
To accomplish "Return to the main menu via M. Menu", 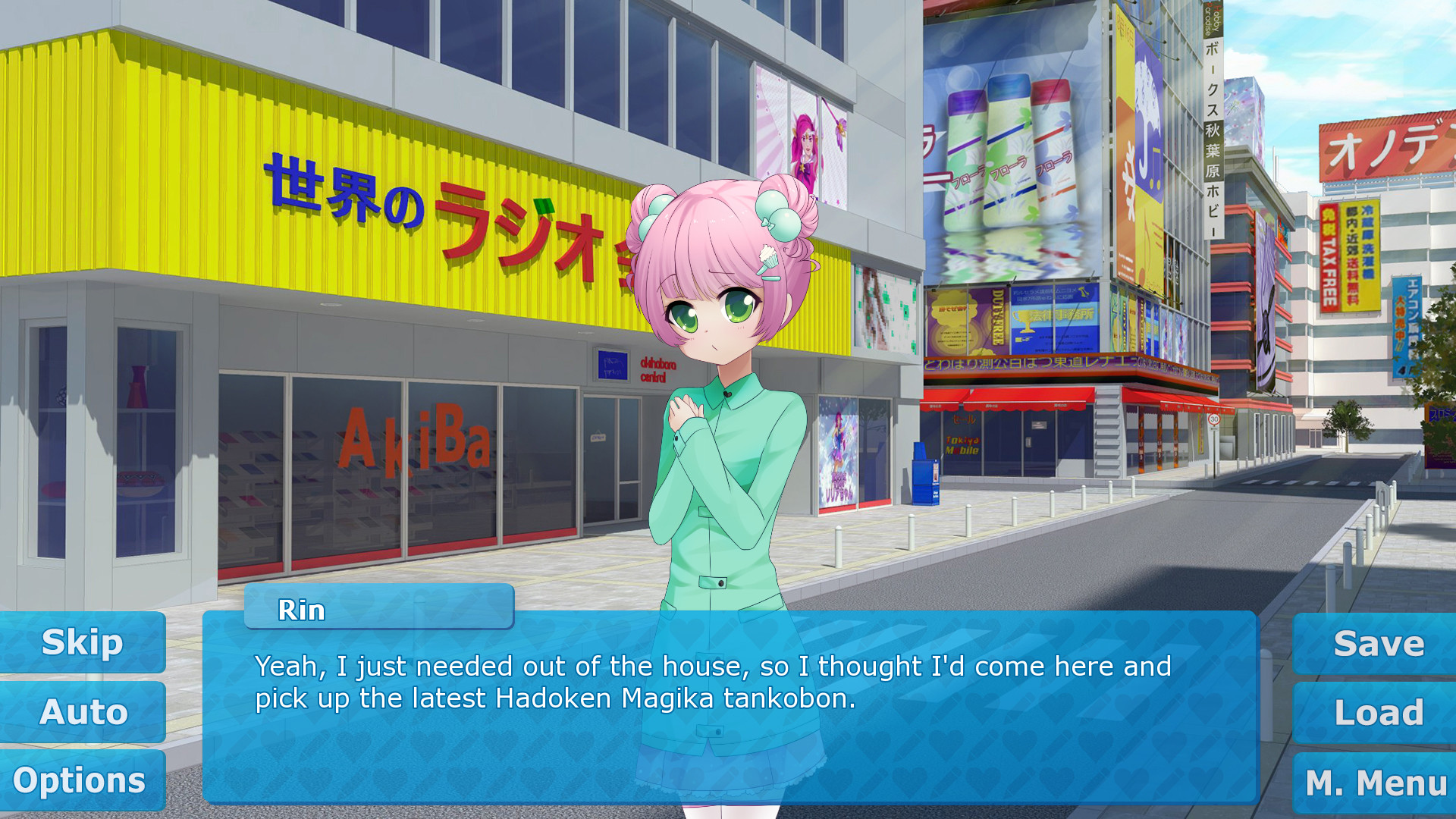I will (x=1376, y=783).
